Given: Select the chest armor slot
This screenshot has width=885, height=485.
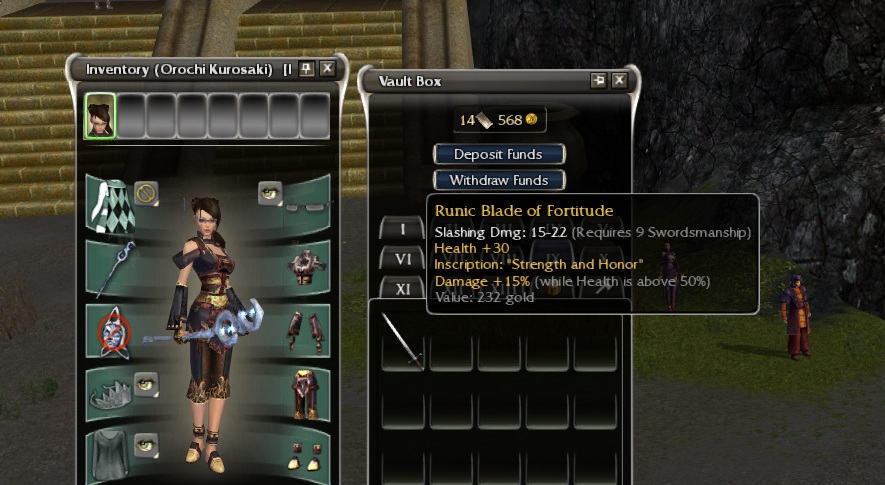Looking at the screenshot, I should [302, 267].
